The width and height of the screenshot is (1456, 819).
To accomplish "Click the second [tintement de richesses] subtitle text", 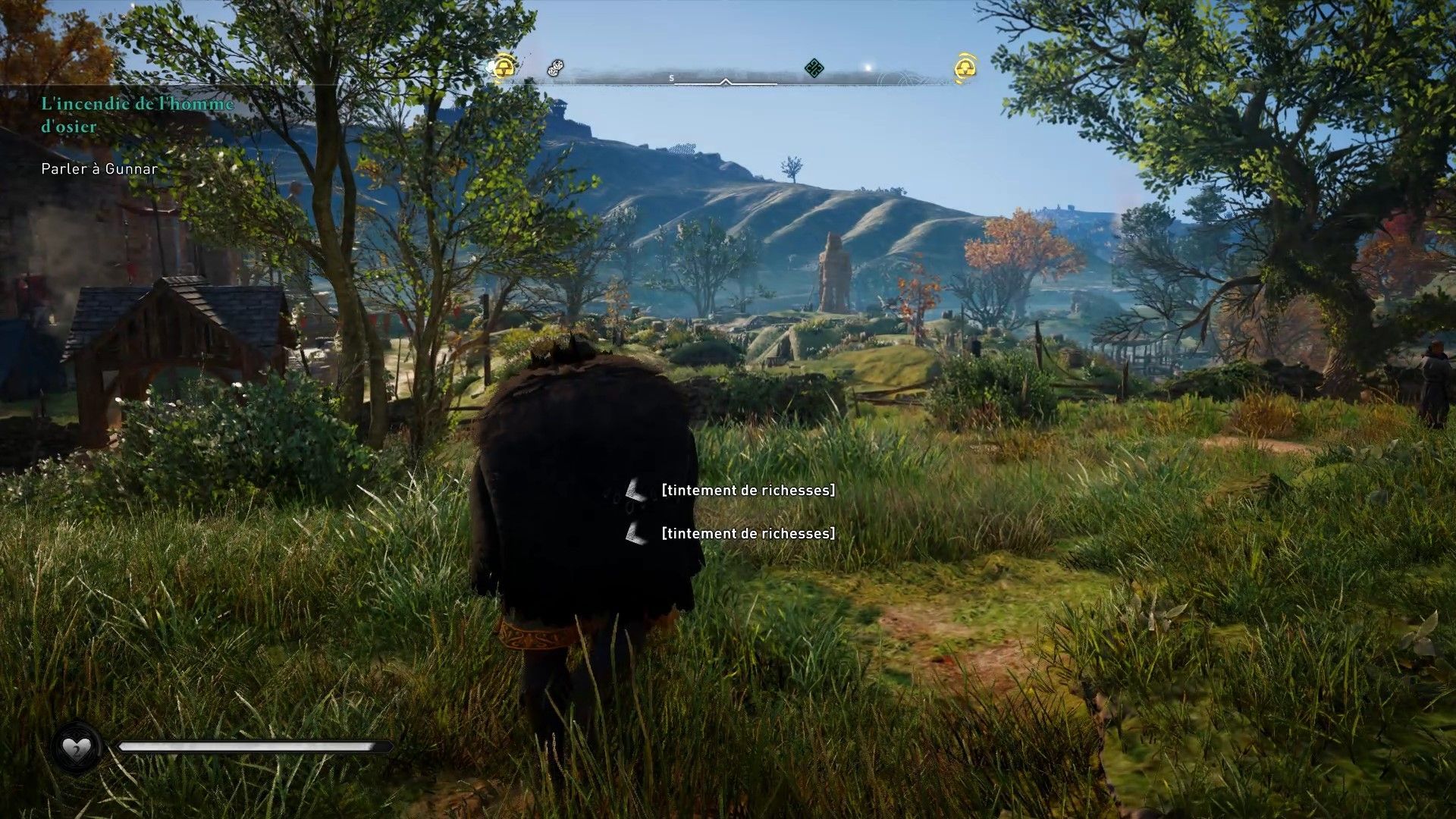I will (x=748, y=533).
